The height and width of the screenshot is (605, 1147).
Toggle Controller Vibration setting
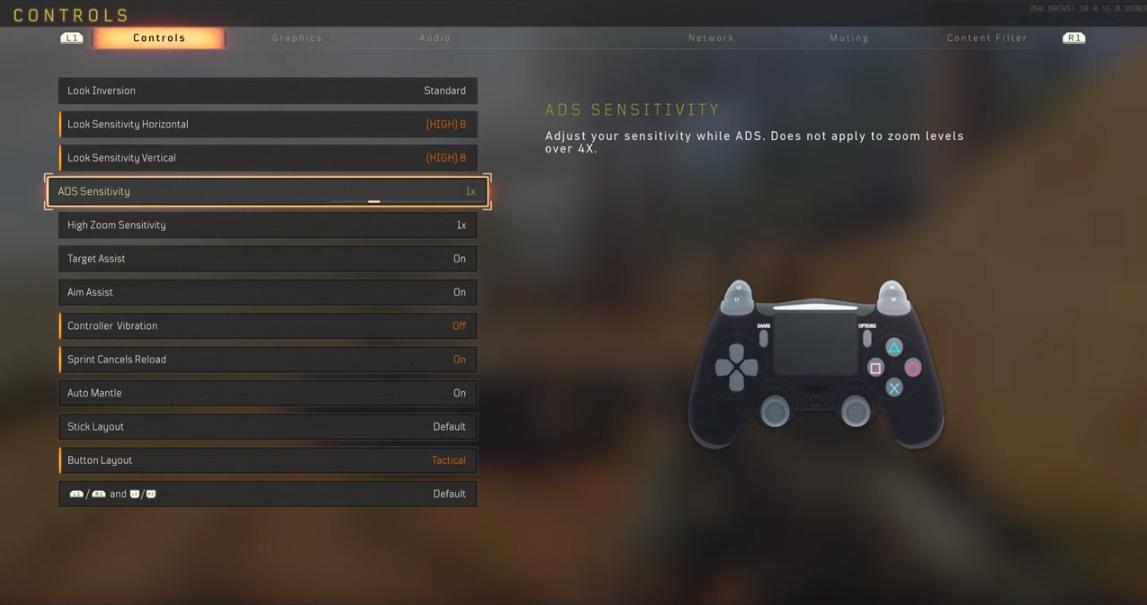point(268,326)
